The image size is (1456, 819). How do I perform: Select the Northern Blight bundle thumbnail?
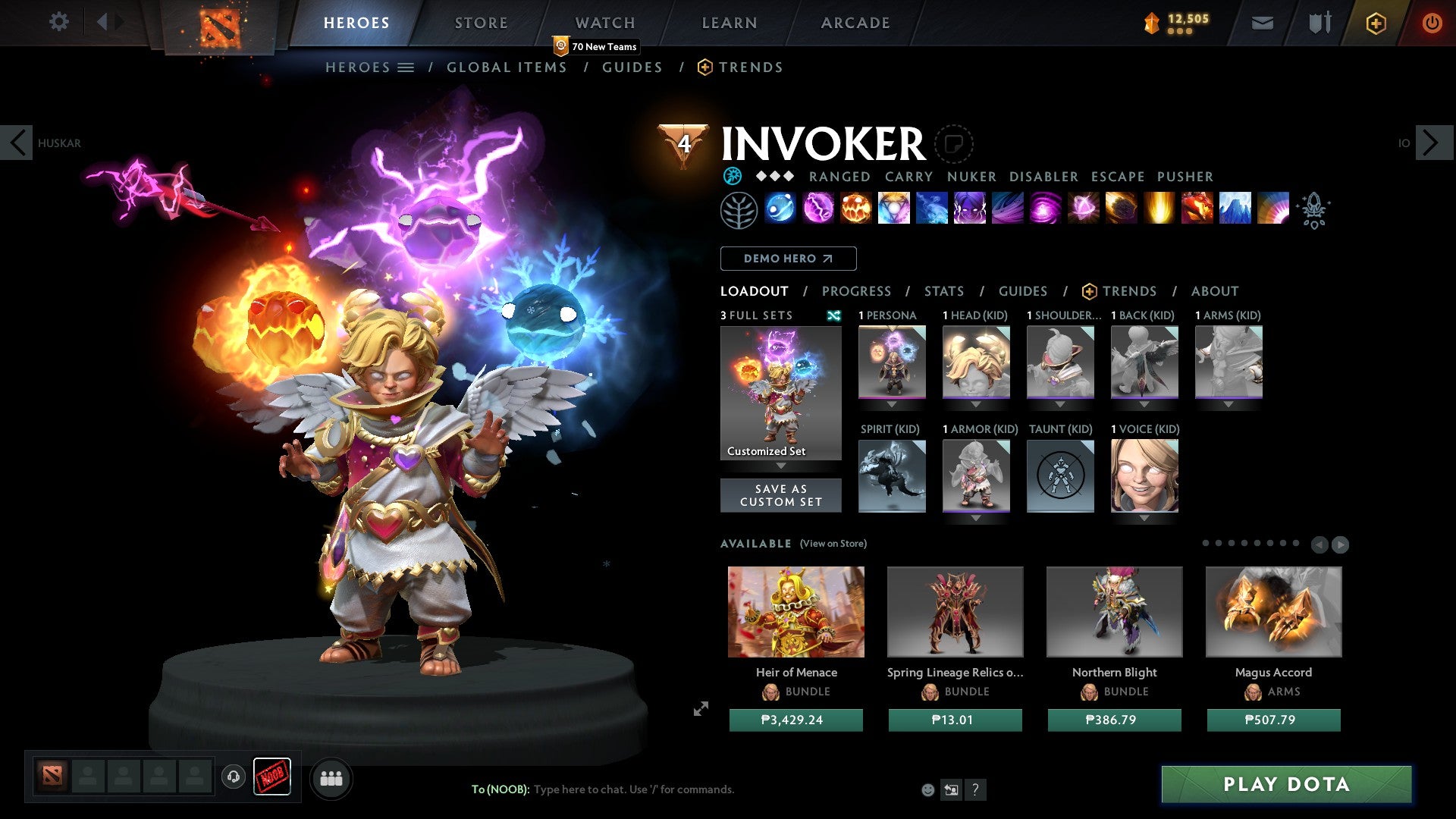[1114, 611]
